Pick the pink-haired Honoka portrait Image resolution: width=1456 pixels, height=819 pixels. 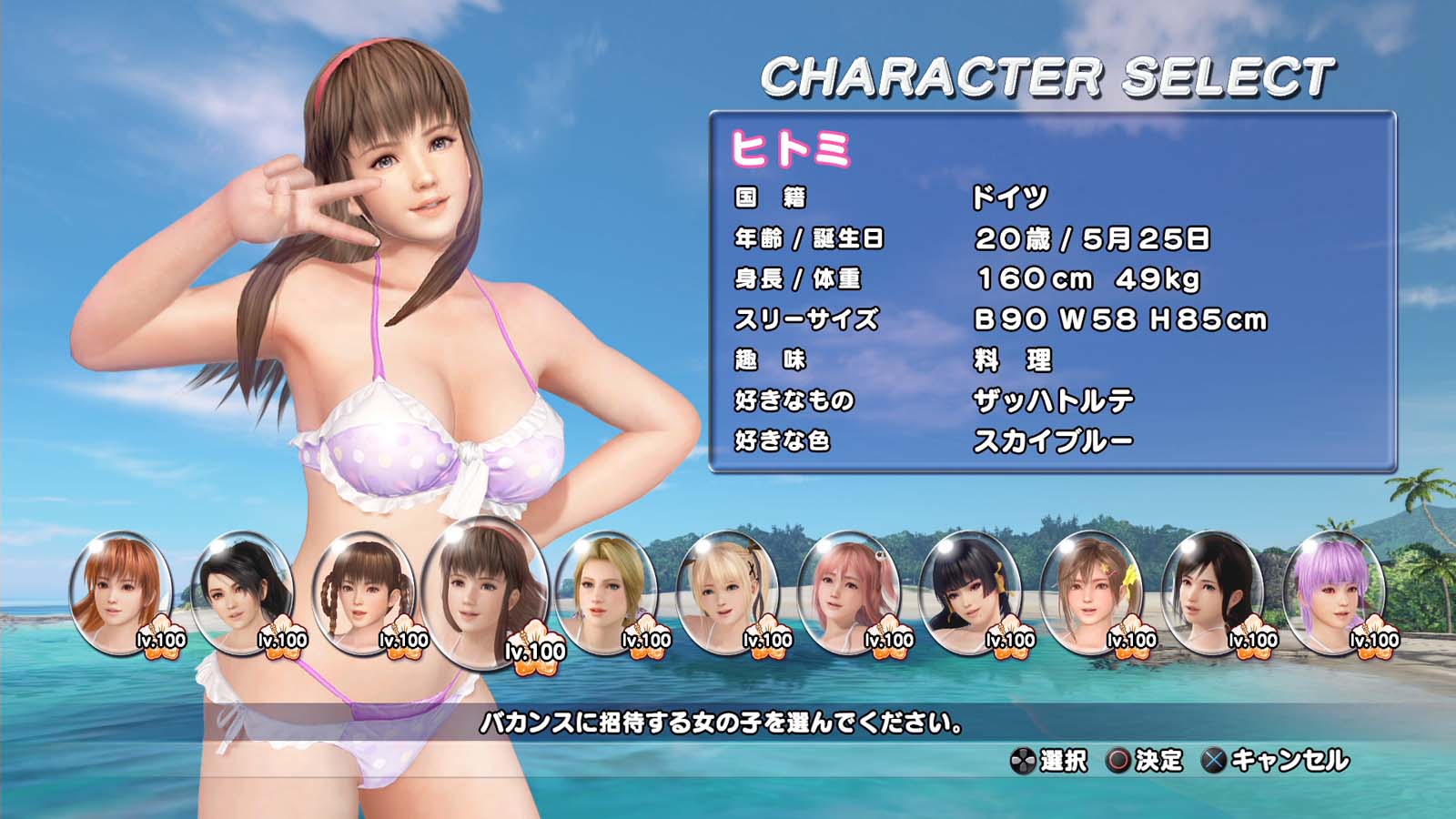tap(848, 591)
